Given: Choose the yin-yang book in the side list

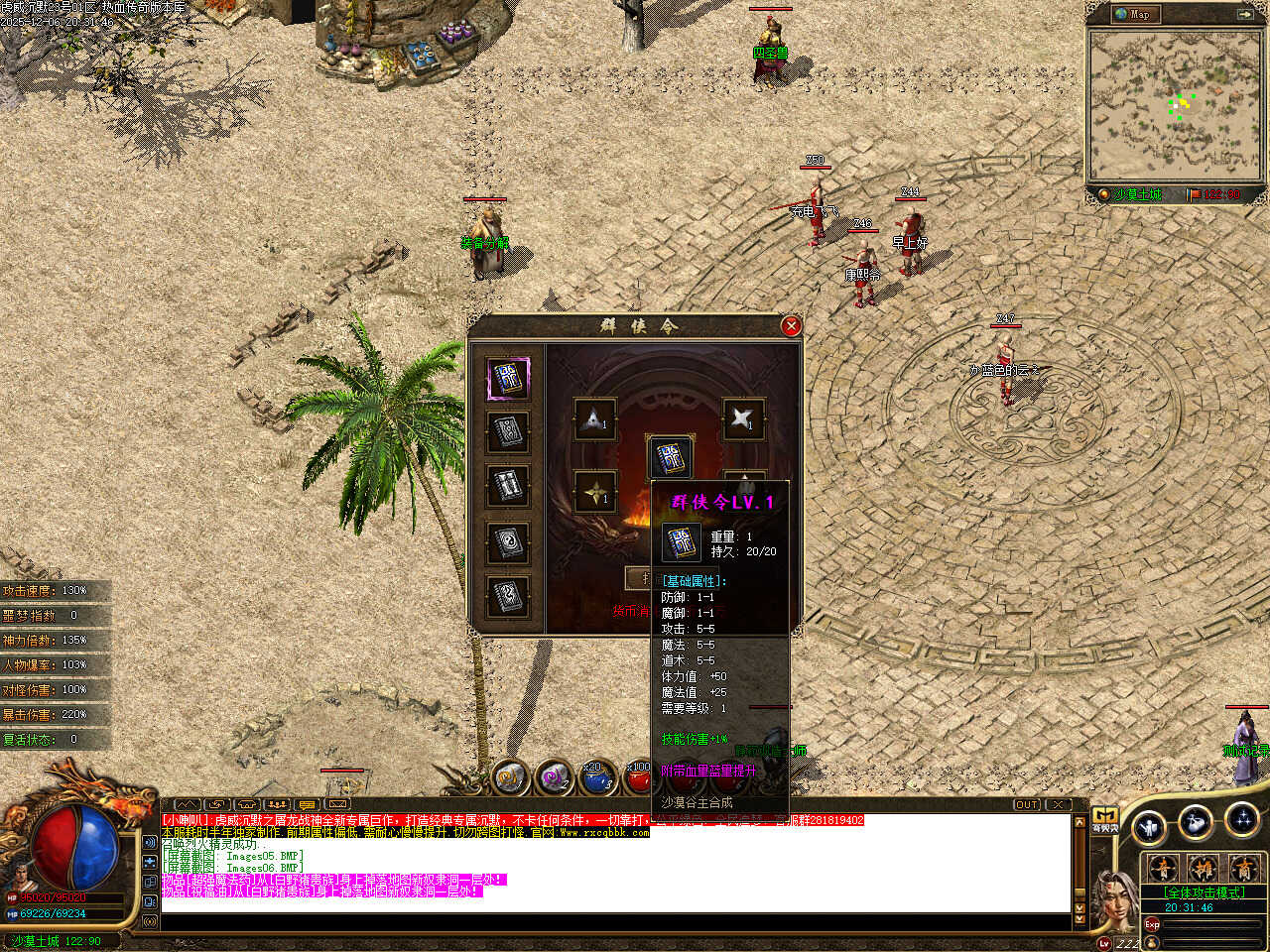Looking at the screenshot, I should pyautogui.click(x=508, y=542).
